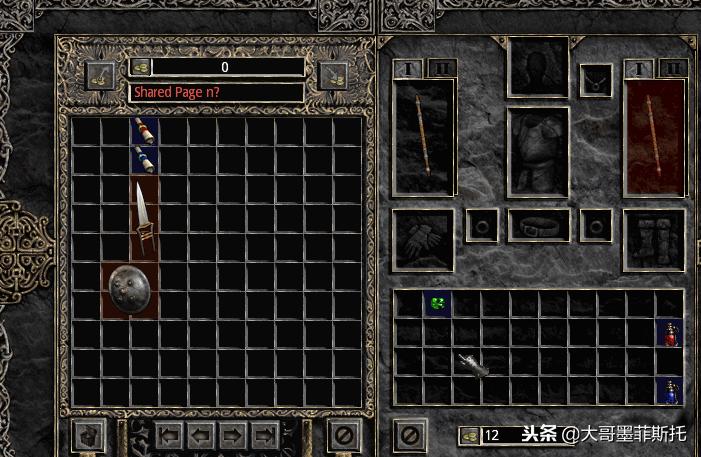
Task: Pick up the blue-ribboned scroll in the stash
Action: click(x=145, y=160)
